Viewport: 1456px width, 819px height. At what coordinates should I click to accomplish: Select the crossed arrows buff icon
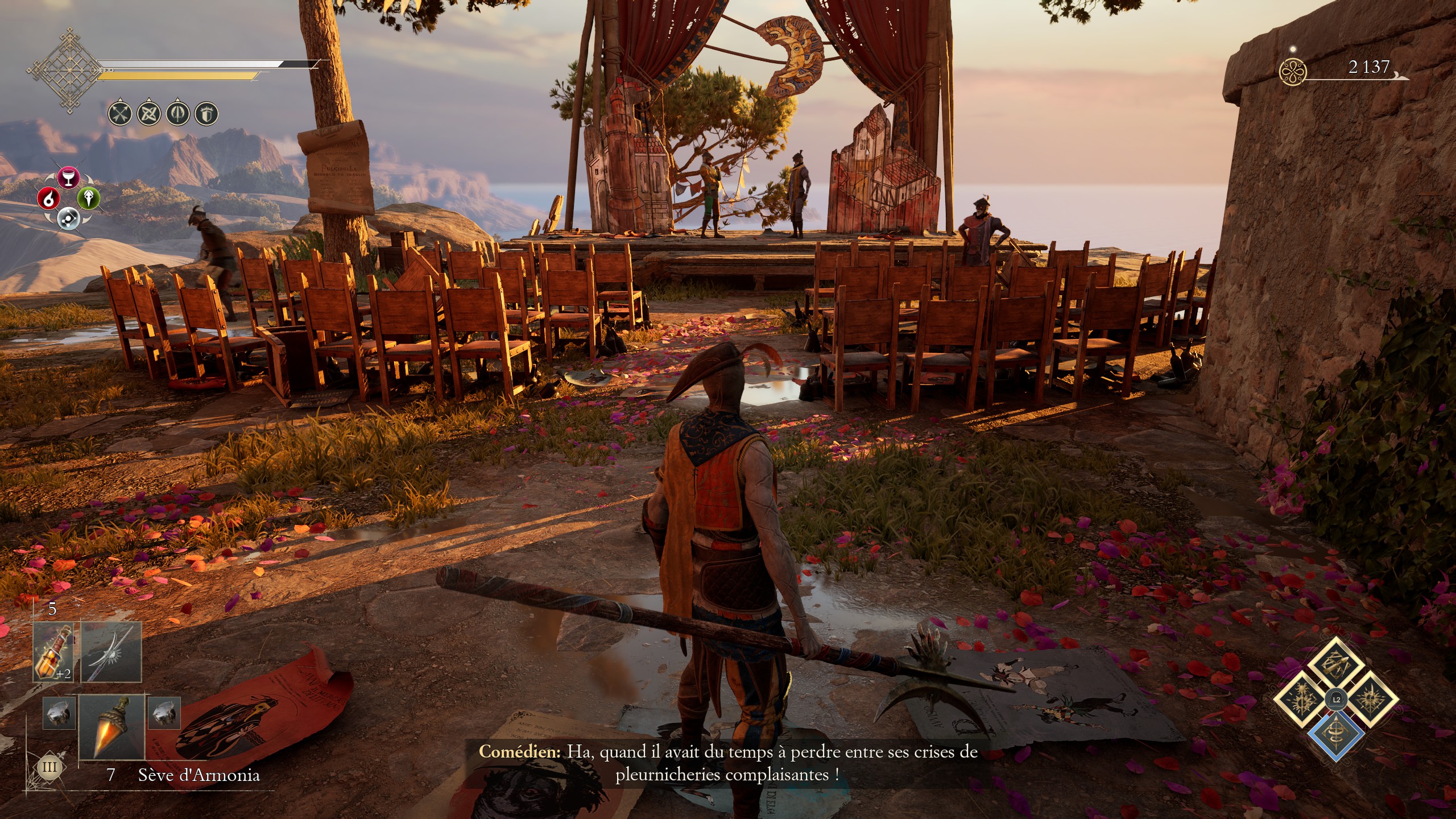coord(119,114)
